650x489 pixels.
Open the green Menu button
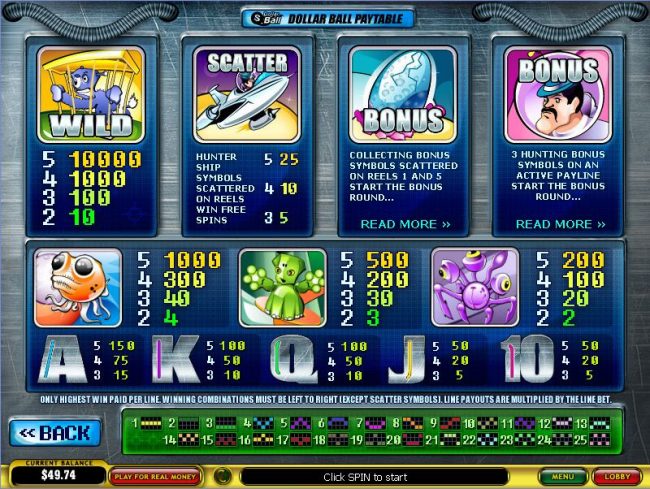(565, 477)
